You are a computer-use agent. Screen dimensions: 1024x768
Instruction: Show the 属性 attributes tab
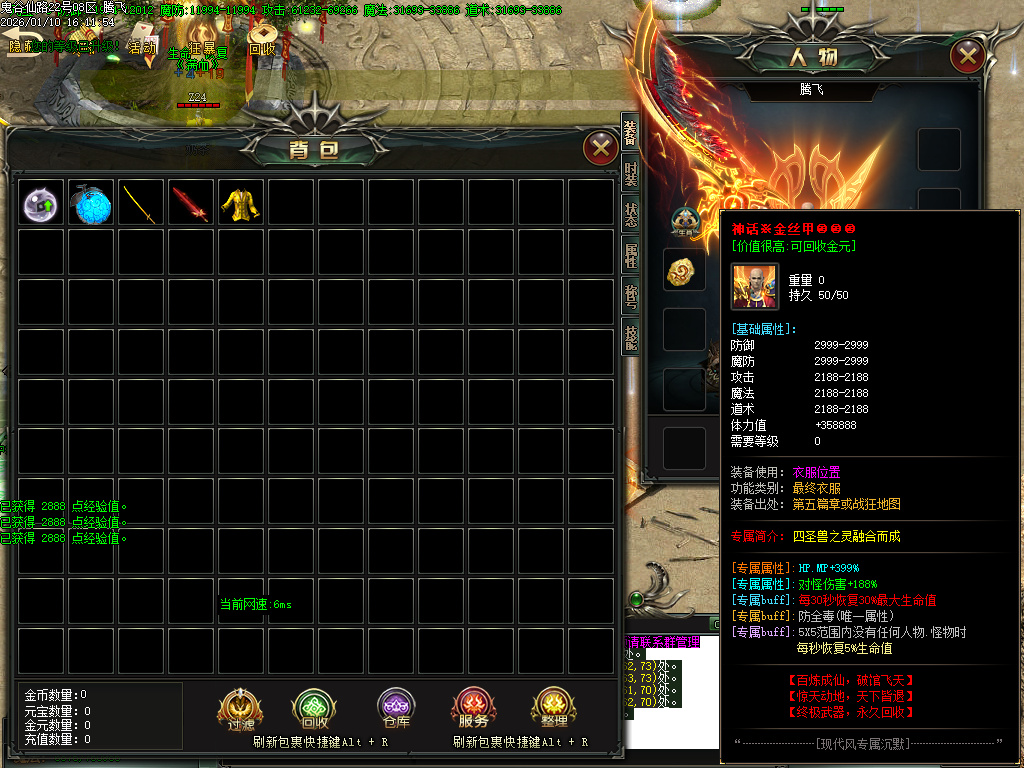[x=630, y=256]
